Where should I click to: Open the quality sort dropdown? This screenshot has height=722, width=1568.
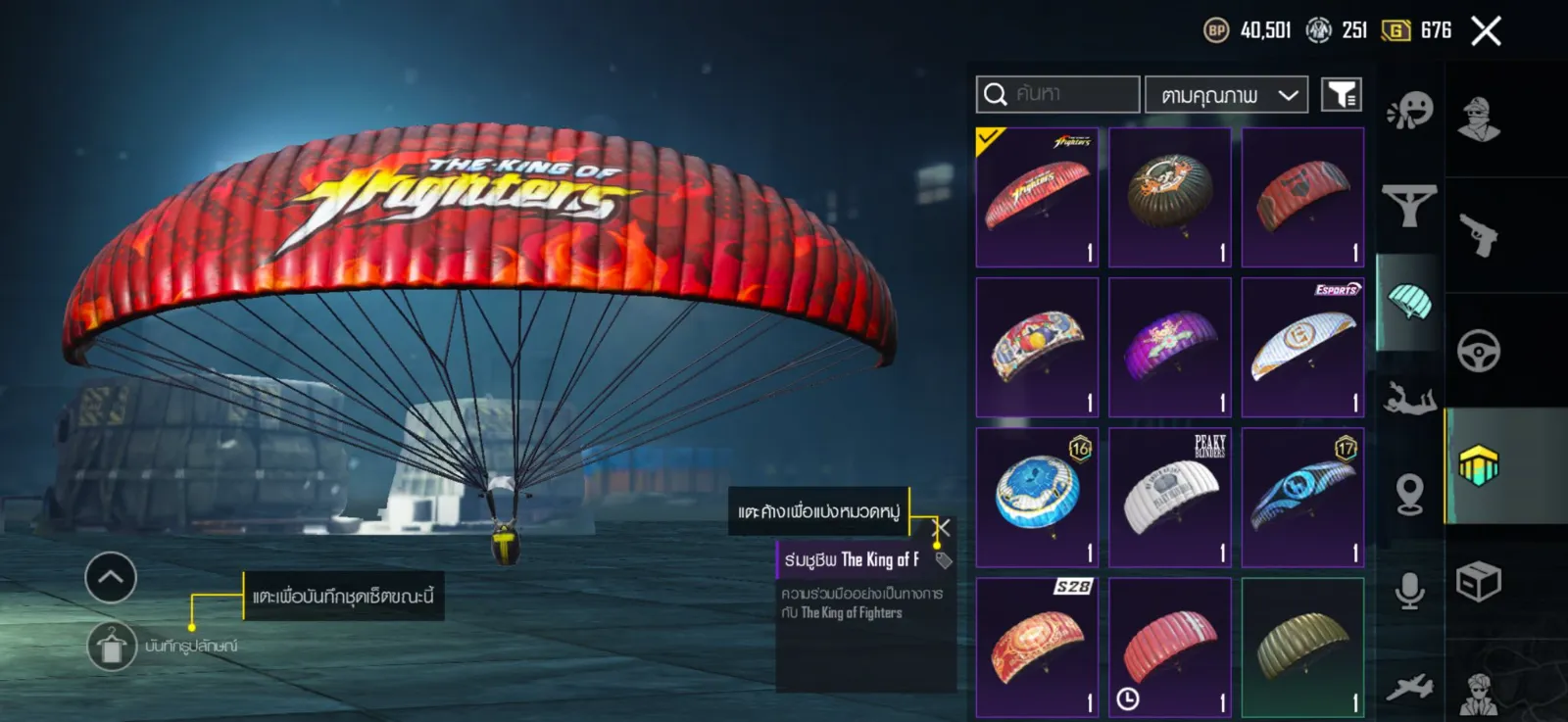(x=1226, y=95)
